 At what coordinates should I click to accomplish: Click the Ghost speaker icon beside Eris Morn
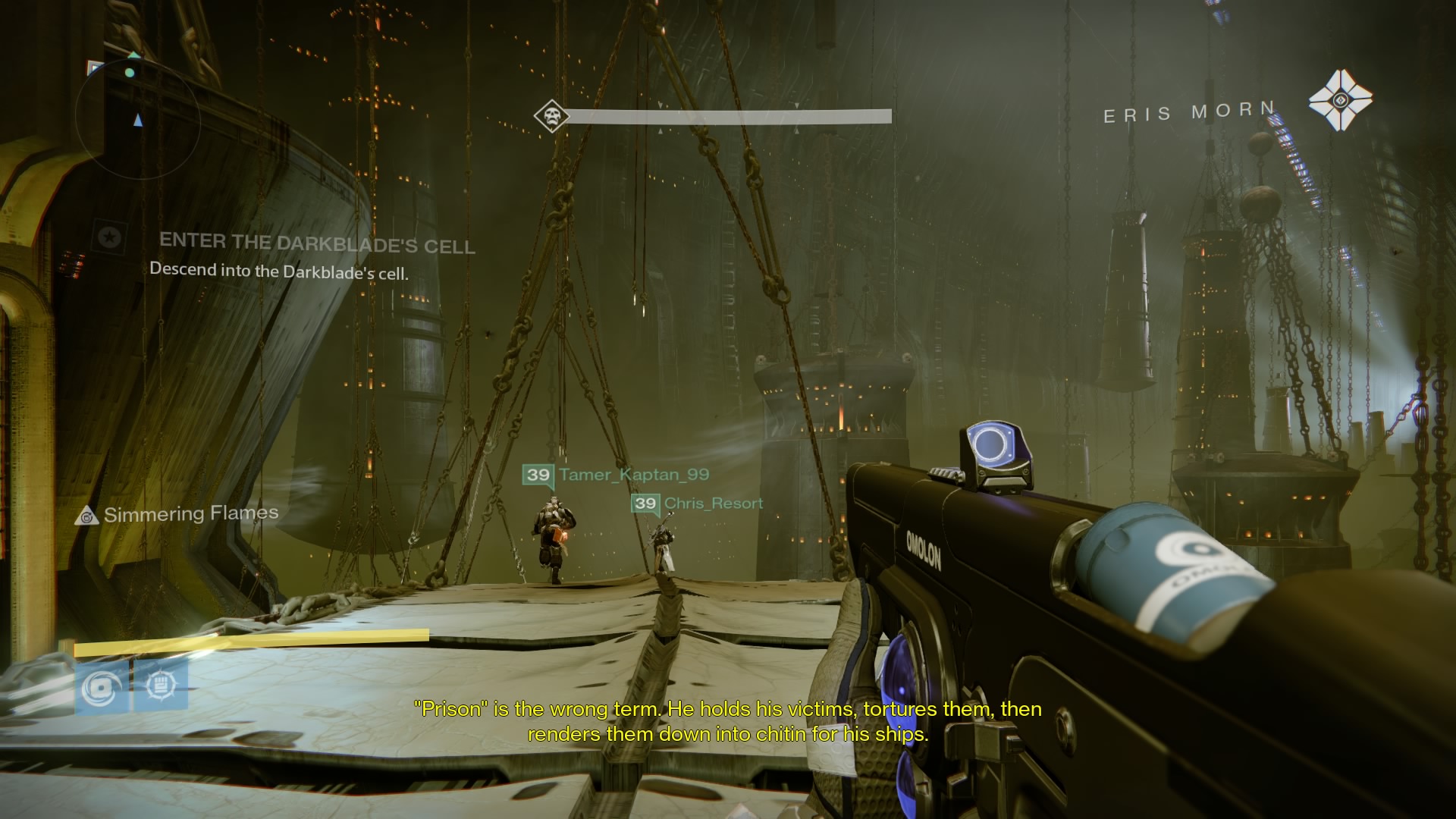click(x=1340, y=101)
